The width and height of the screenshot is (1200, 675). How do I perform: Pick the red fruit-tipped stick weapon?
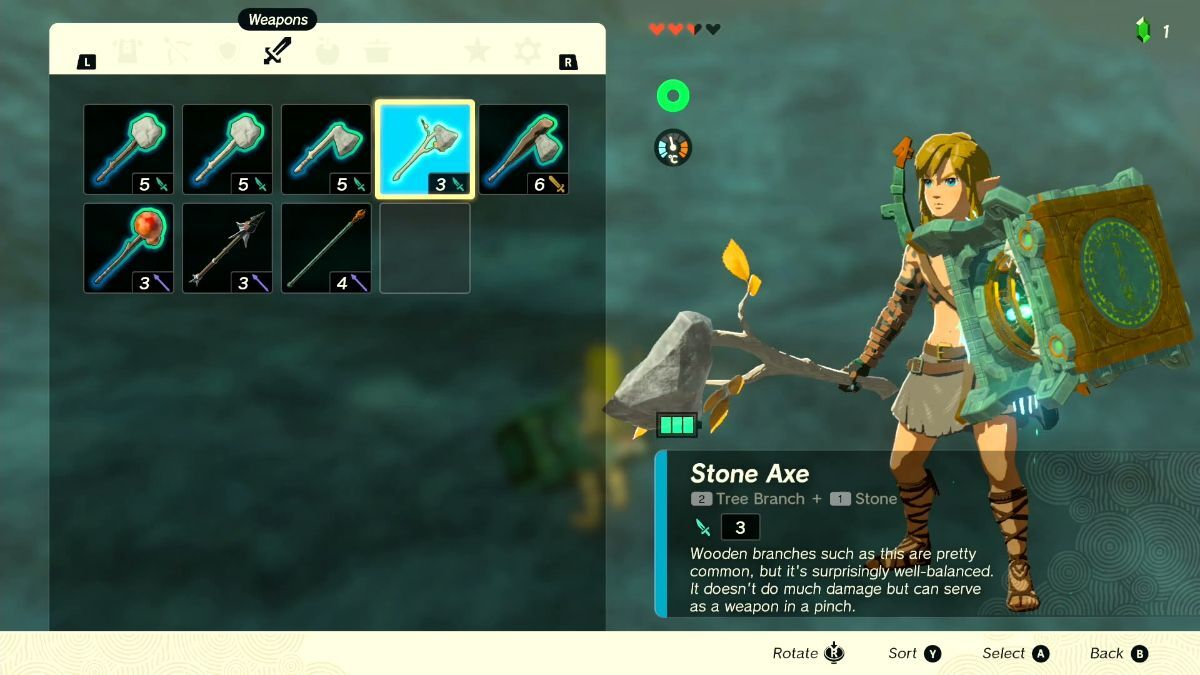pos(128,249)
